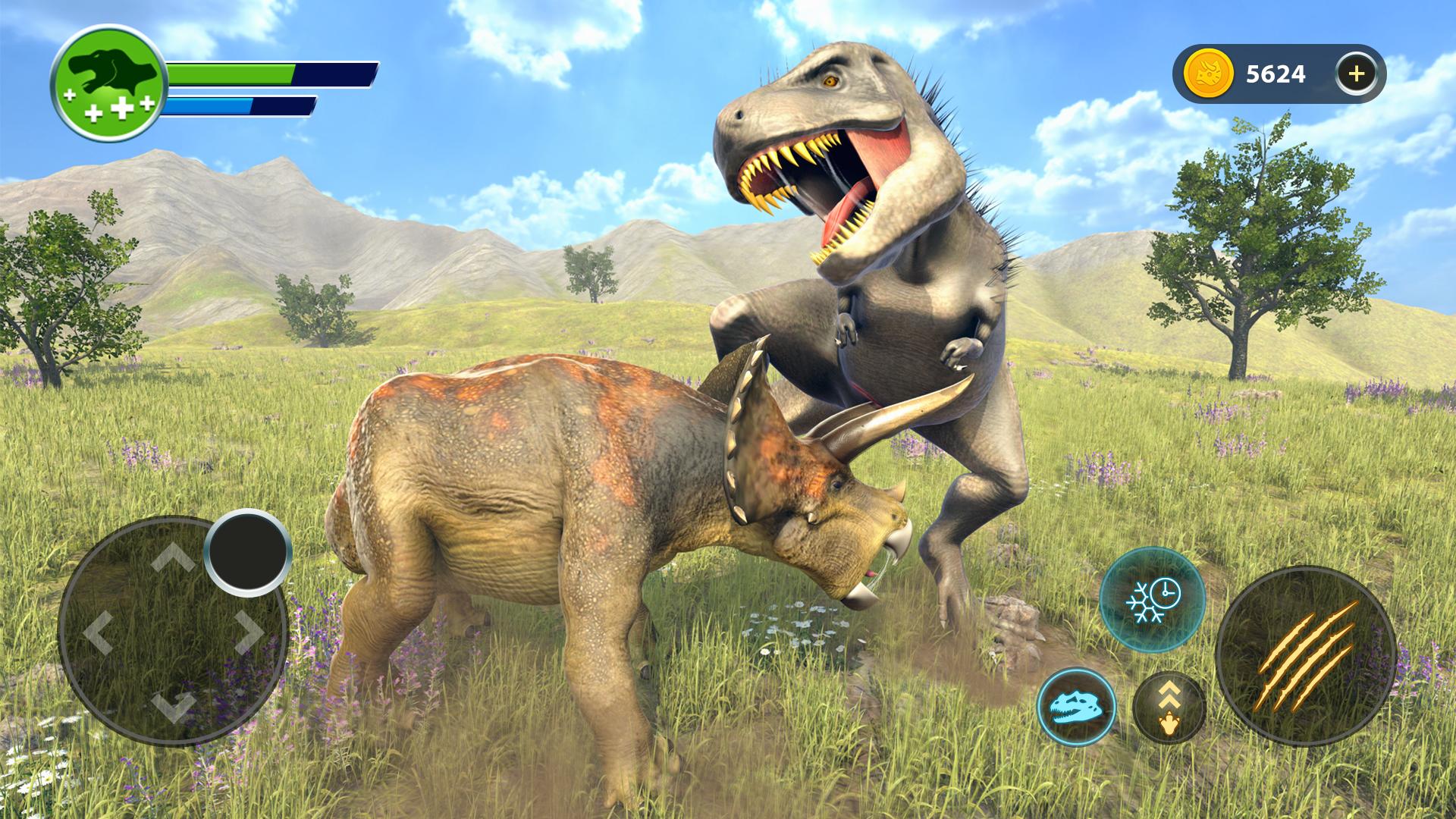
Task: Select the coin balance showing 5624
Action: coord(1276,74)
